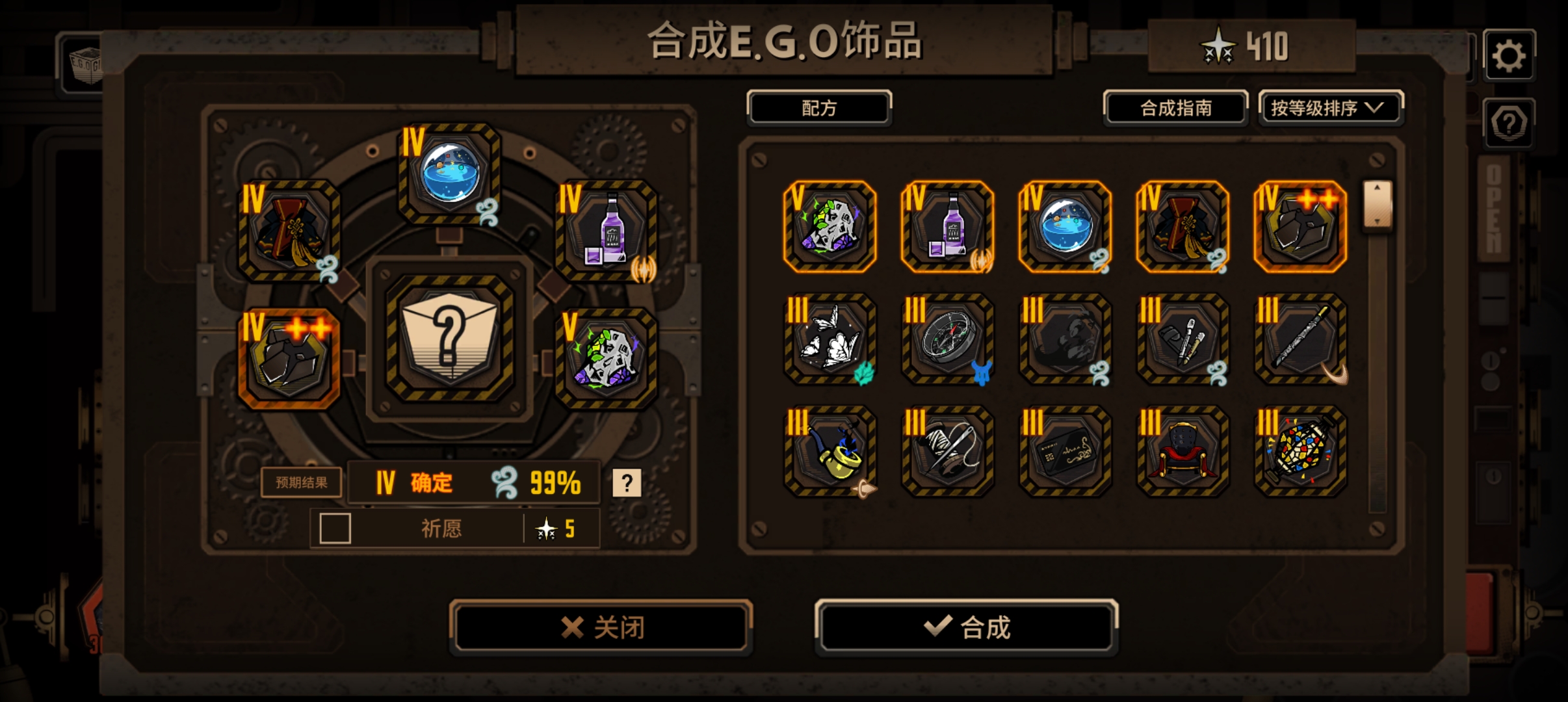Remove the robe IV gift from the crafting slot
Screen dimensions: 1568x702
coord(288,234)
